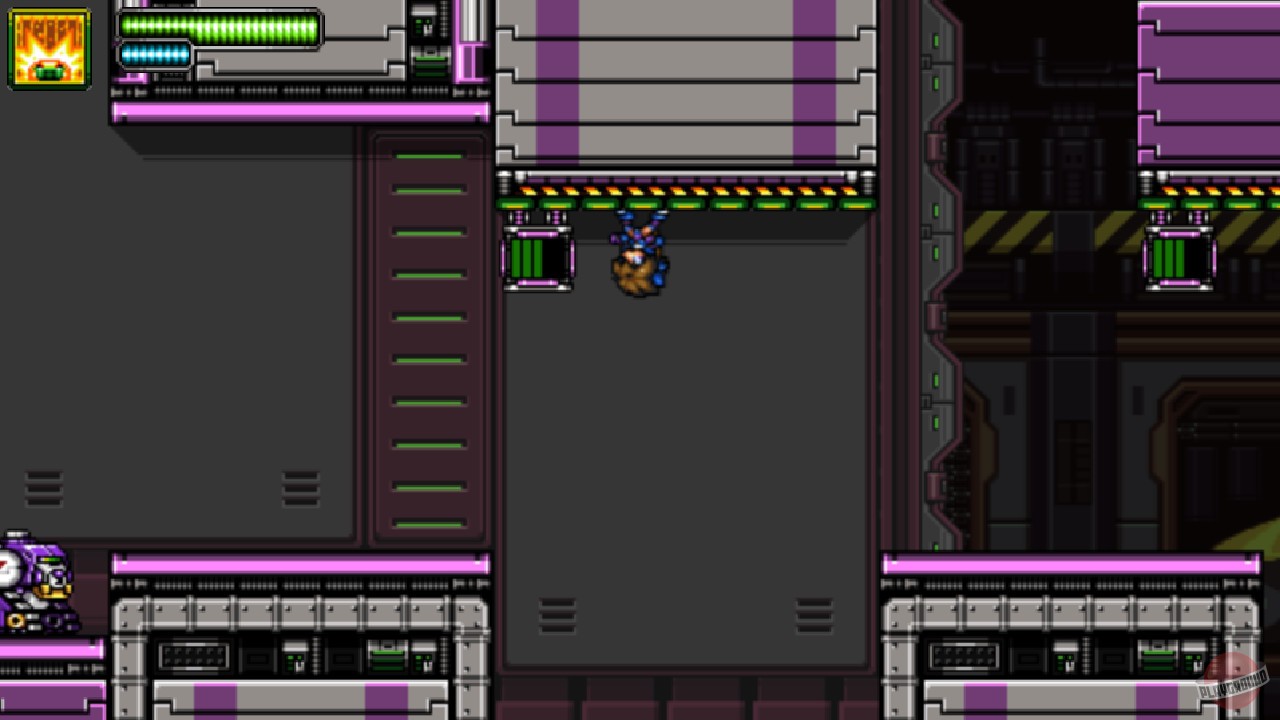The image size is (1280, 720).
Task: Click the blue SP gauge below the health bar
Action: point(155,55)
